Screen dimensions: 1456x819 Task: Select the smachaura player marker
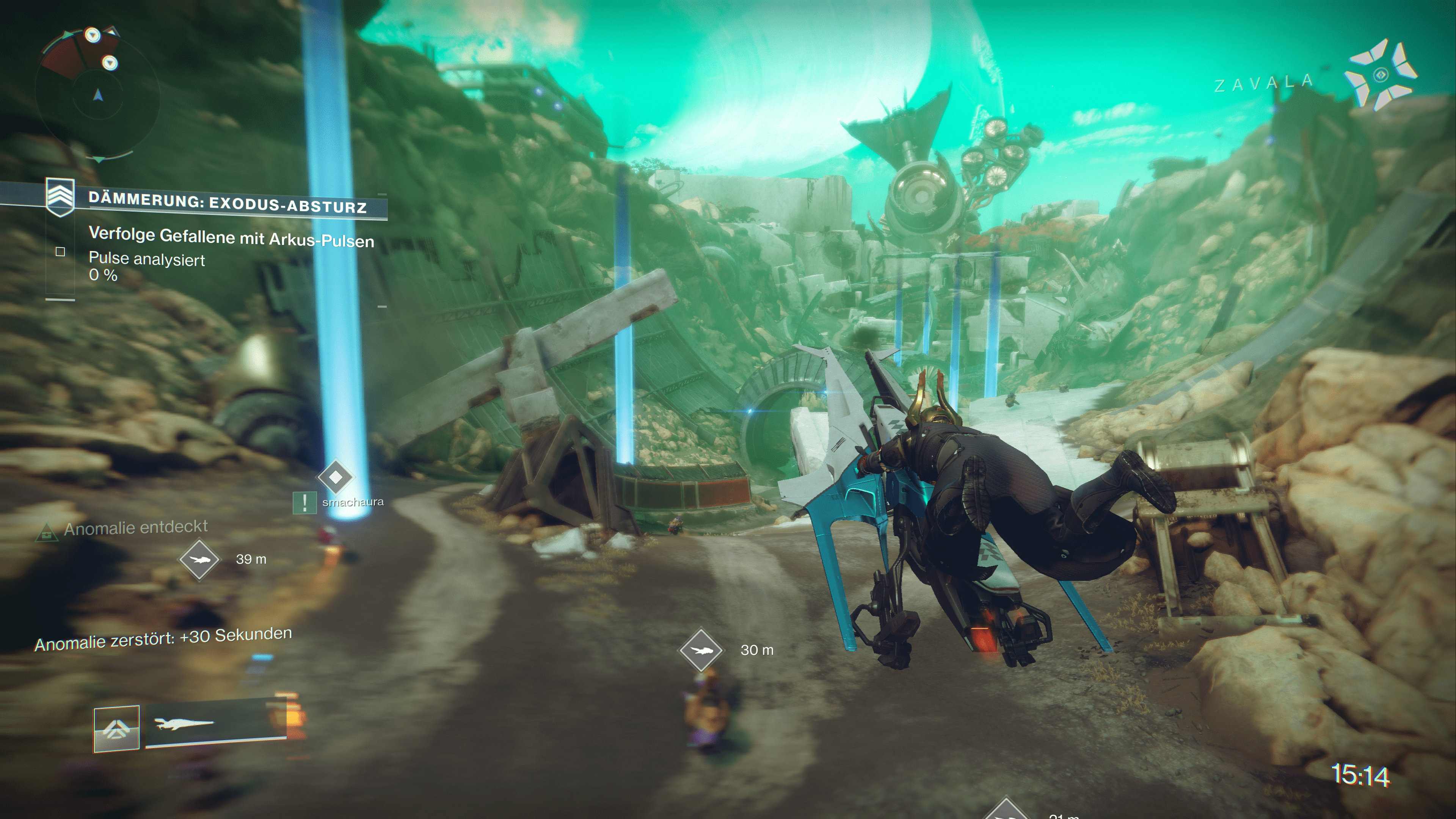[336, 478]
